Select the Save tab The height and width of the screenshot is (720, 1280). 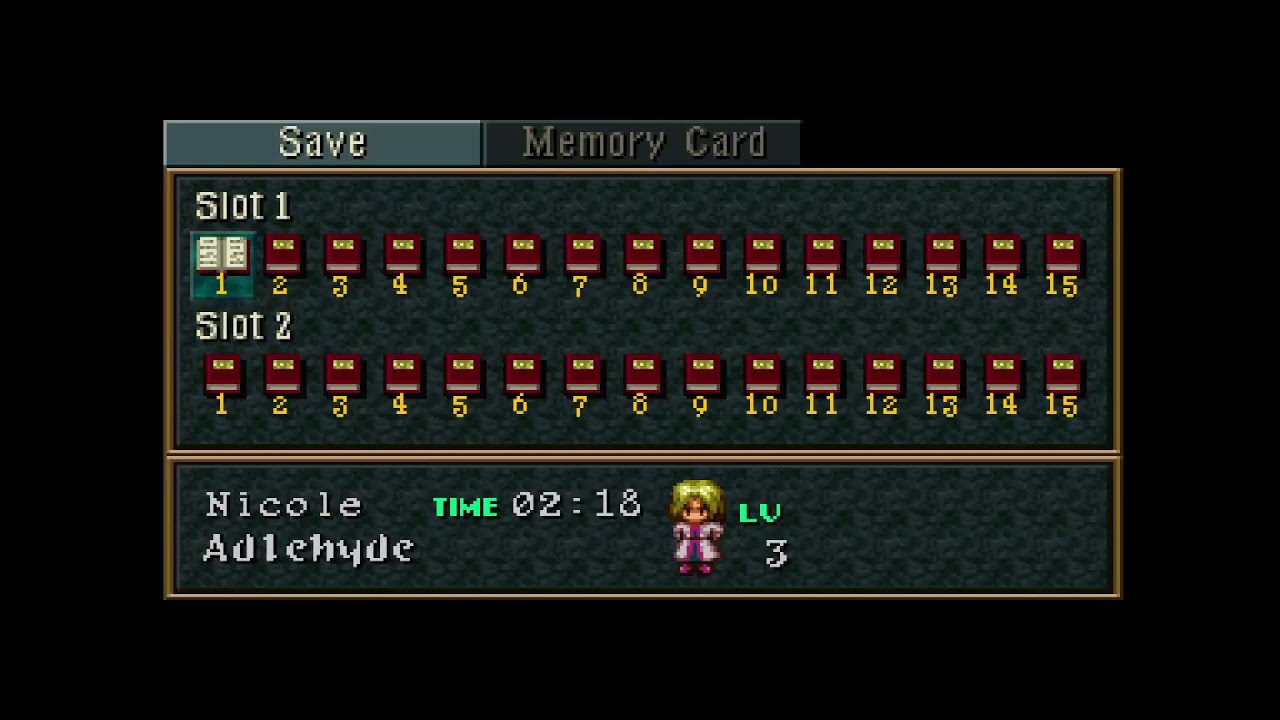[x=322, y=142]
